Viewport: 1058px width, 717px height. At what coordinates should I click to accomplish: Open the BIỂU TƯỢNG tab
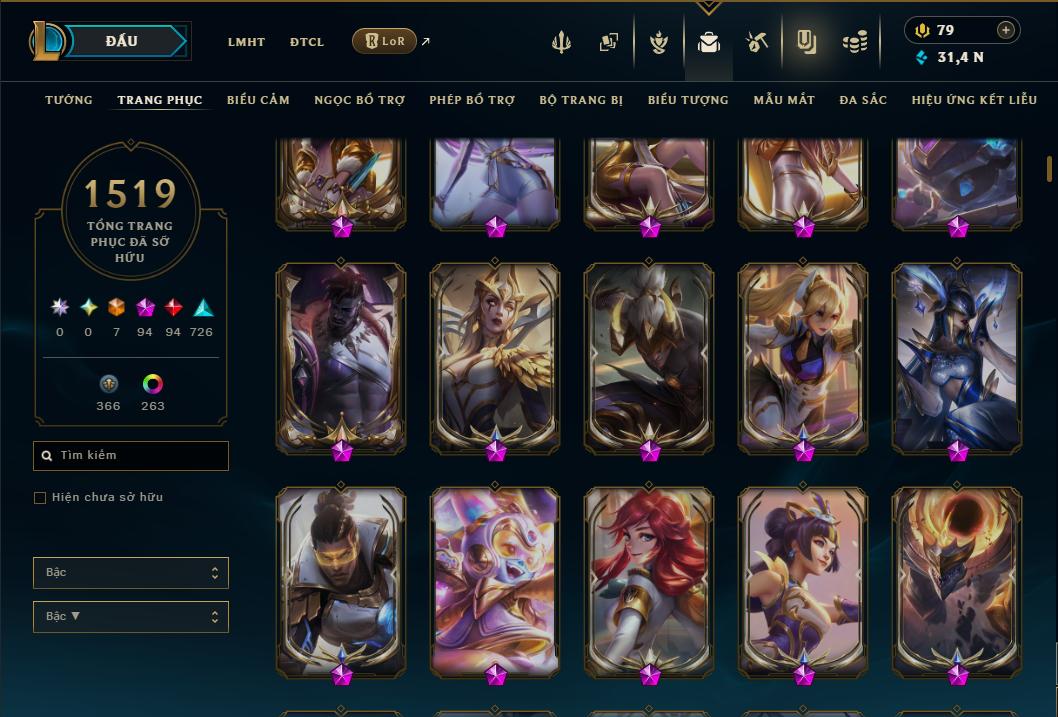coord(688,100)
